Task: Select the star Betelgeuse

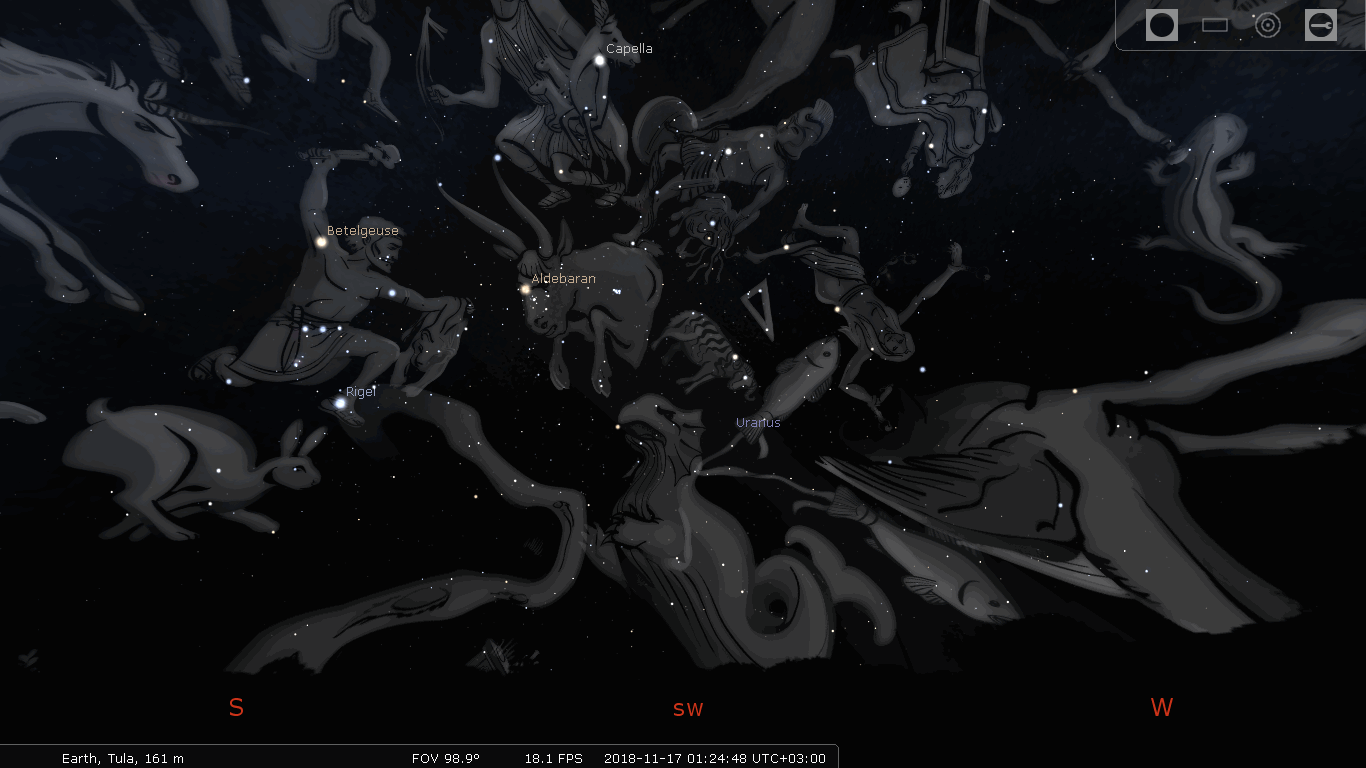Action: (321, 242)
